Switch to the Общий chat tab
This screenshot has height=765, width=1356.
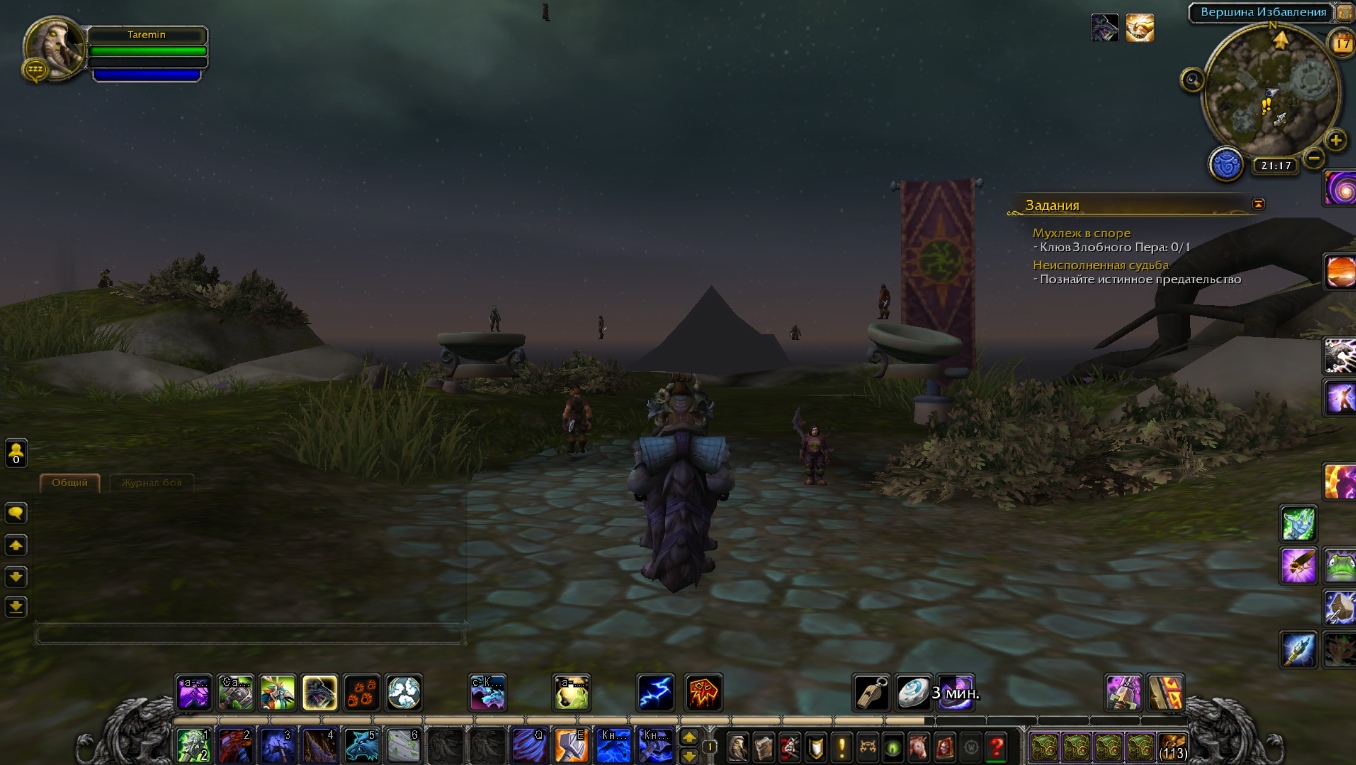(x=70, y=483)
